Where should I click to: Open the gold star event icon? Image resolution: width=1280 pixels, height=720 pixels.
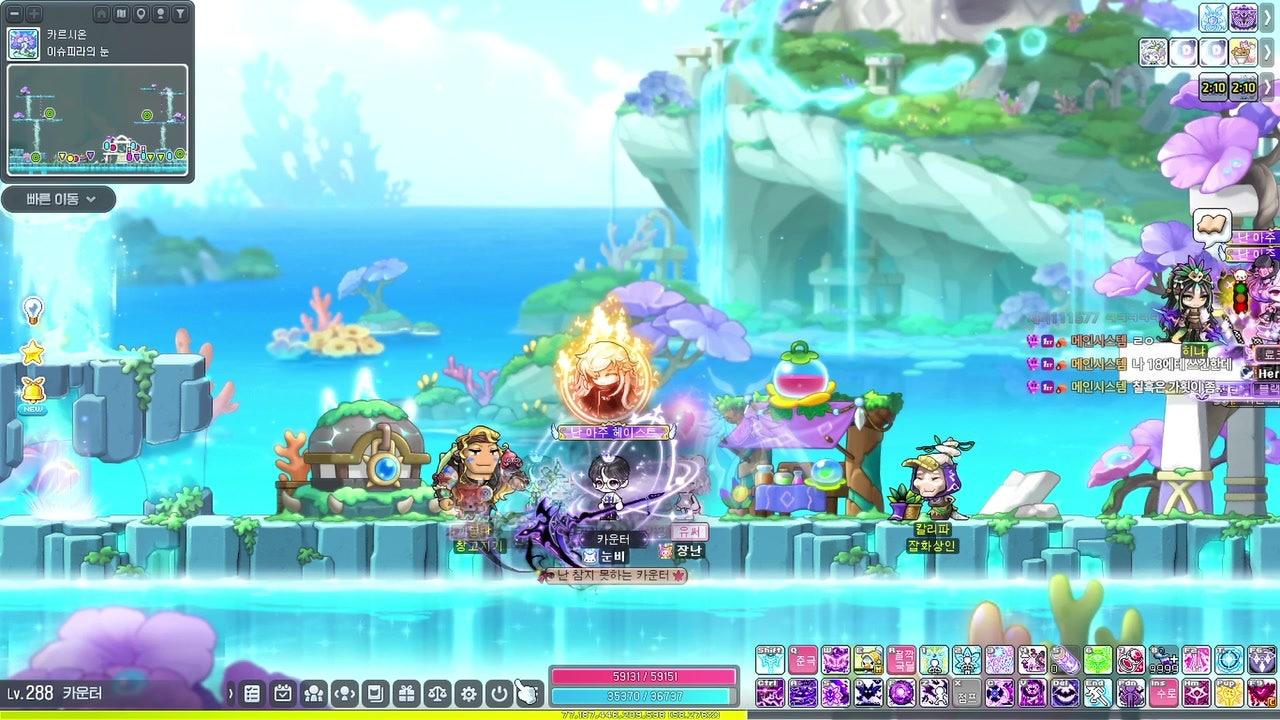click(x=33, y=352)
